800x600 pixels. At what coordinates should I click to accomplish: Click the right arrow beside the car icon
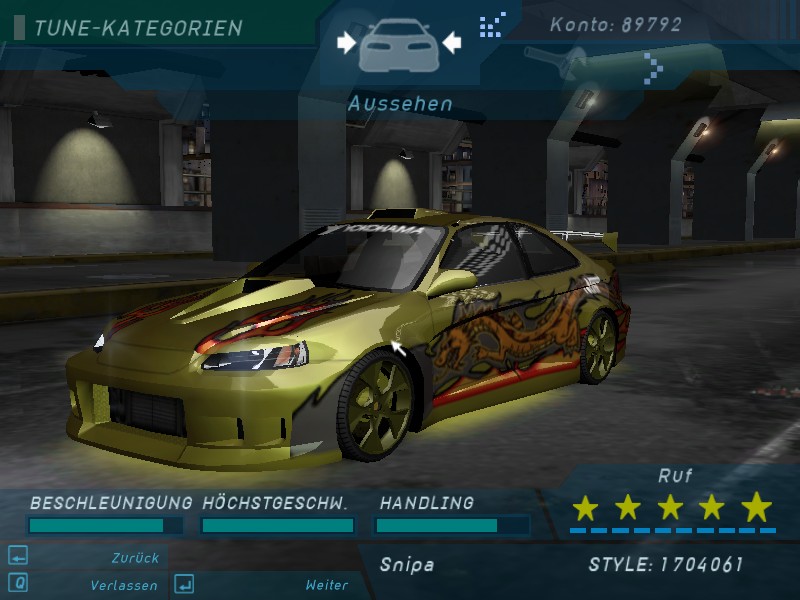click(451, 42)
